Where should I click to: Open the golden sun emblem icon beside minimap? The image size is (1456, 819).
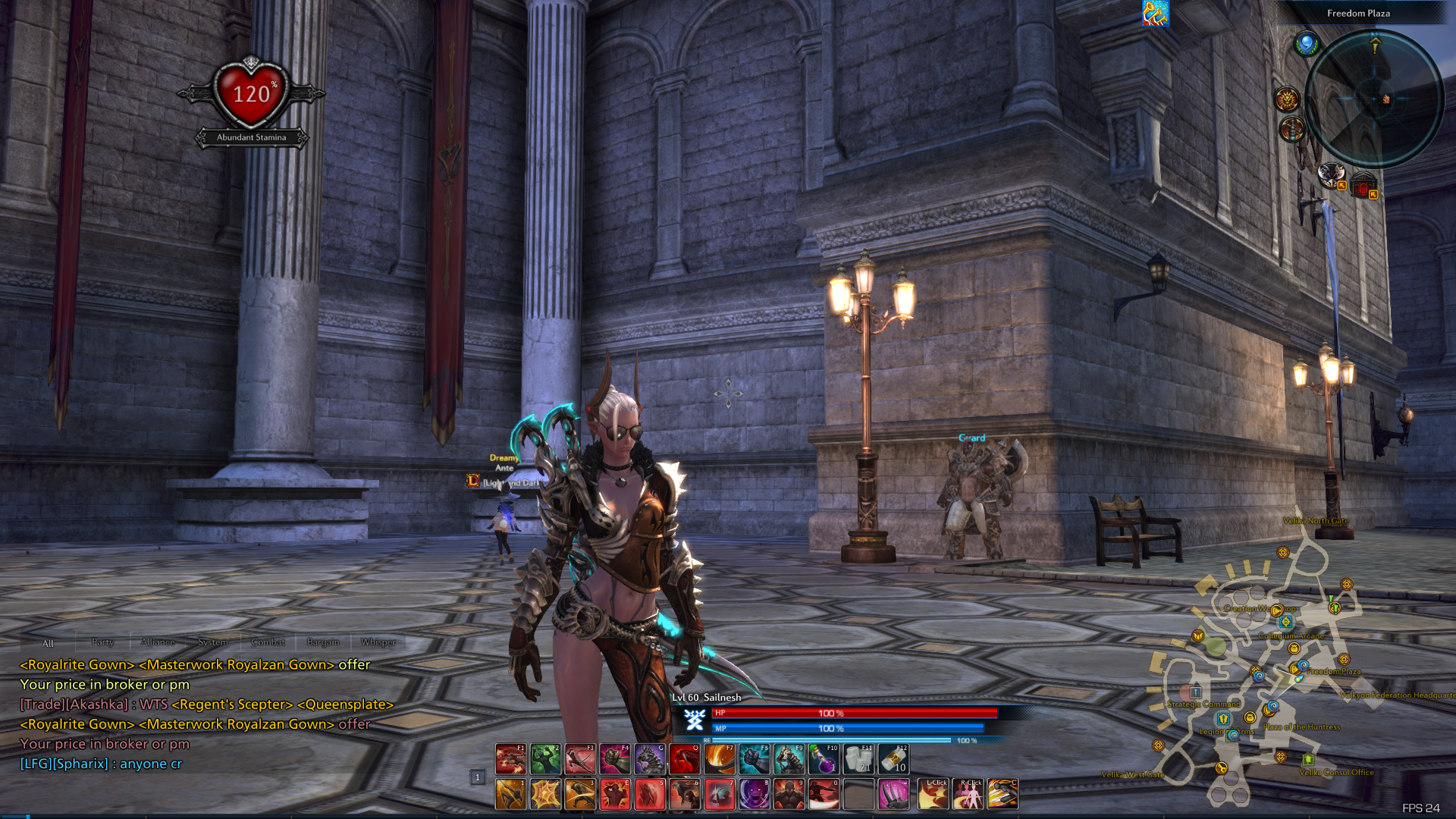(x=1287, y=100)
